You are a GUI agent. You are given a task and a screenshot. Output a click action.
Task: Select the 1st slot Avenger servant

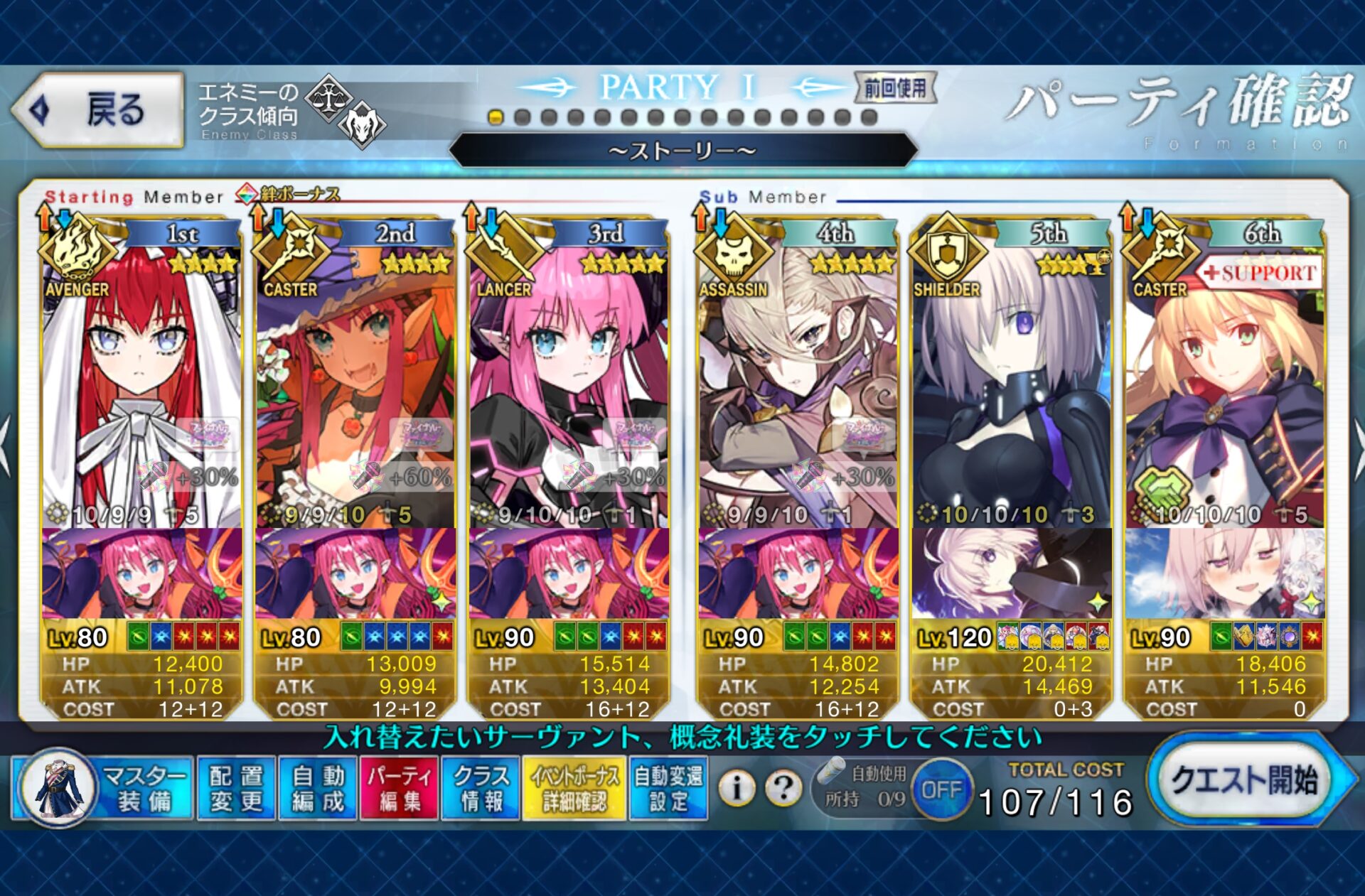click(x=141, y=384)
